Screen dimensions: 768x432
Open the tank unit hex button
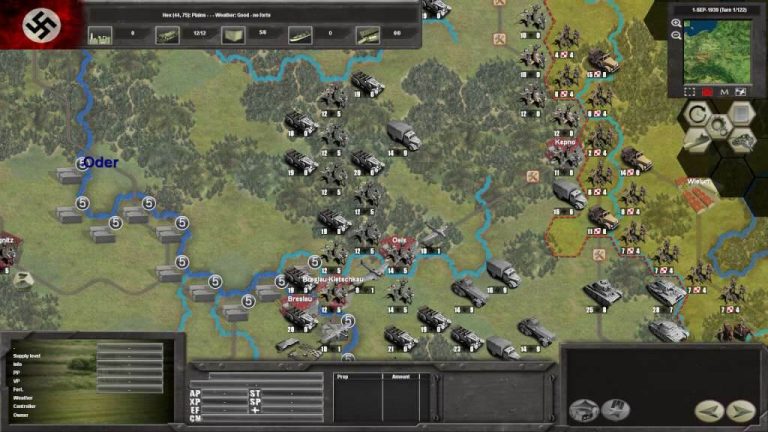[x=743, y=141]
